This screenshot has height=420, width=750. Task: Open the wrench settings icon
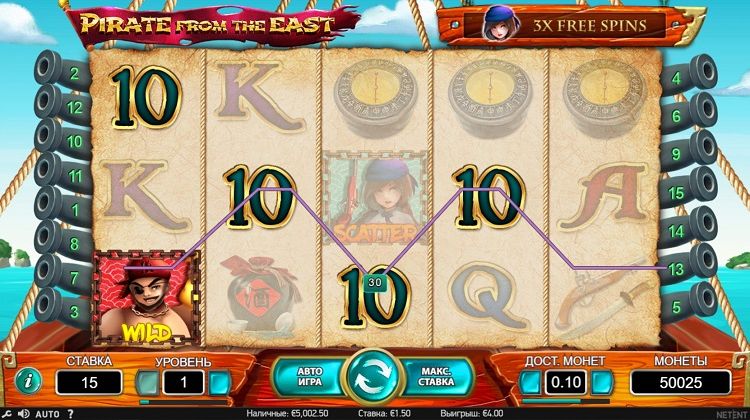tap(7, 412)
